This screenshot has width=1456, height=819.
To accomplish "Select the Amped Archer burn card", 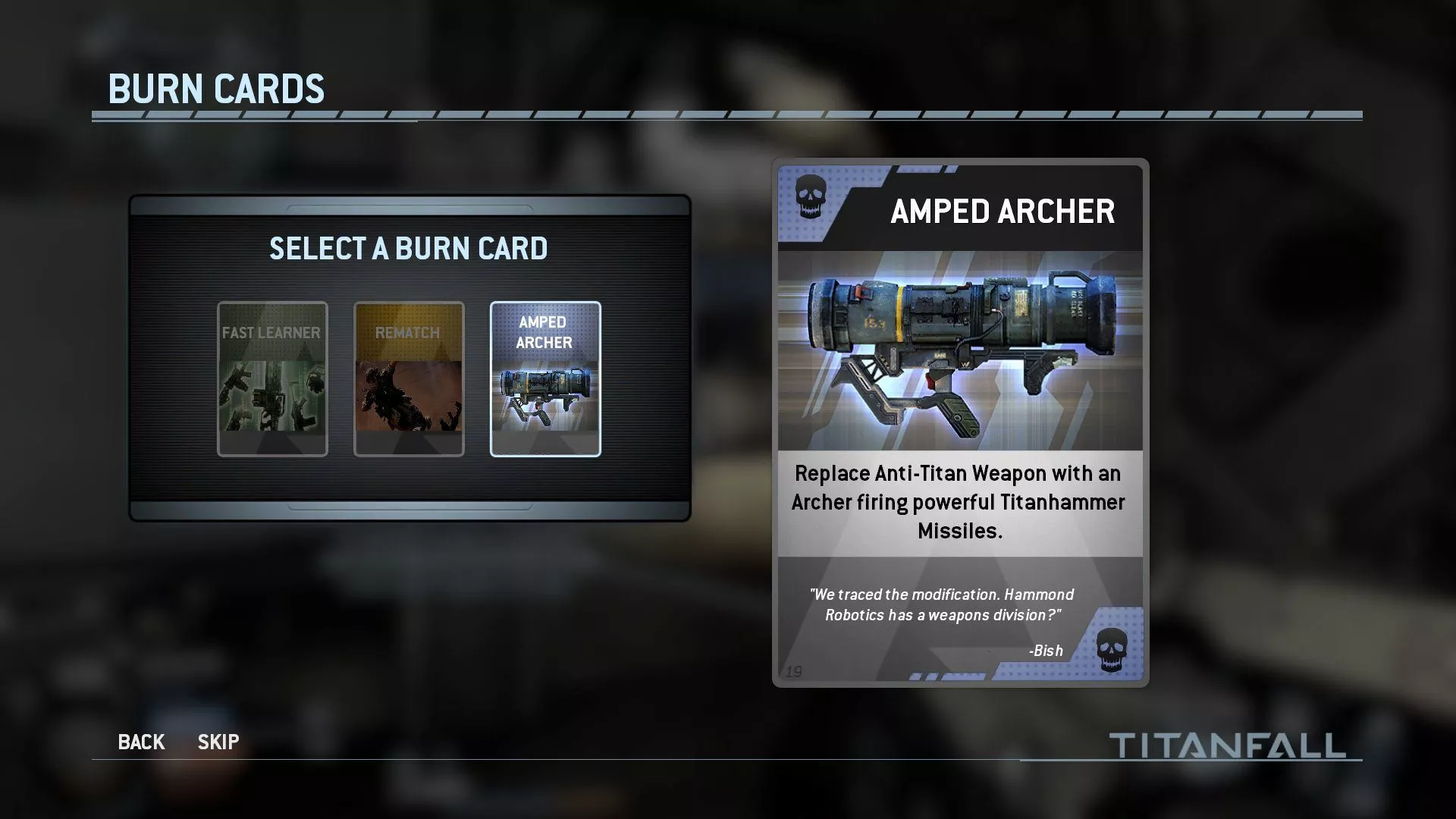I will (x=545, y=378).
